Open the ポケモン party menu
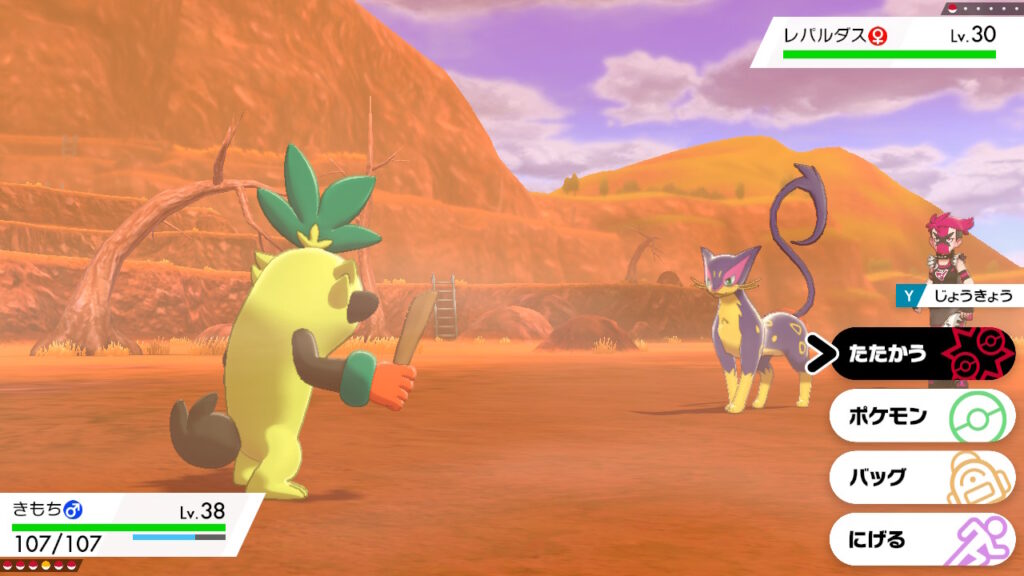 [922, 416]
